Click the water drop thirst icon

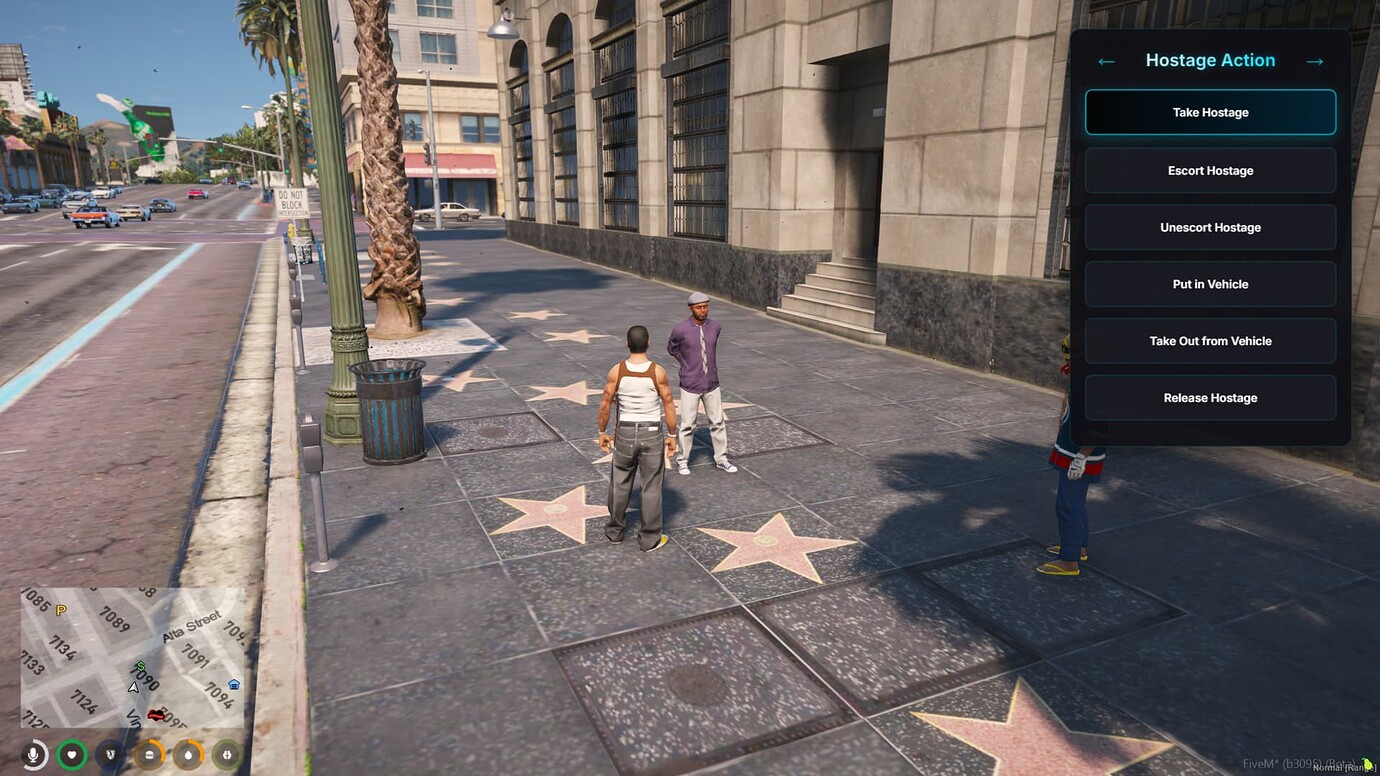189,755
